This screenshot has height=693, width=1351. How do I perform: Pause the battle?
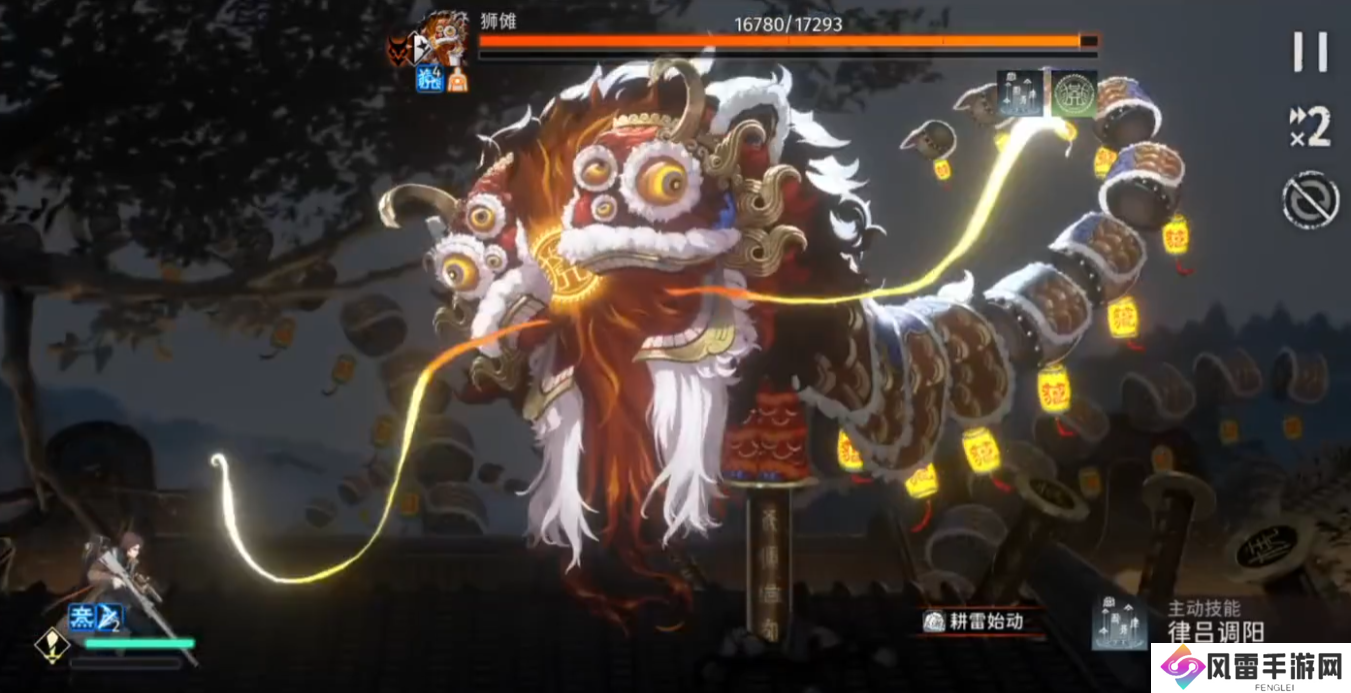[1310, 52]
